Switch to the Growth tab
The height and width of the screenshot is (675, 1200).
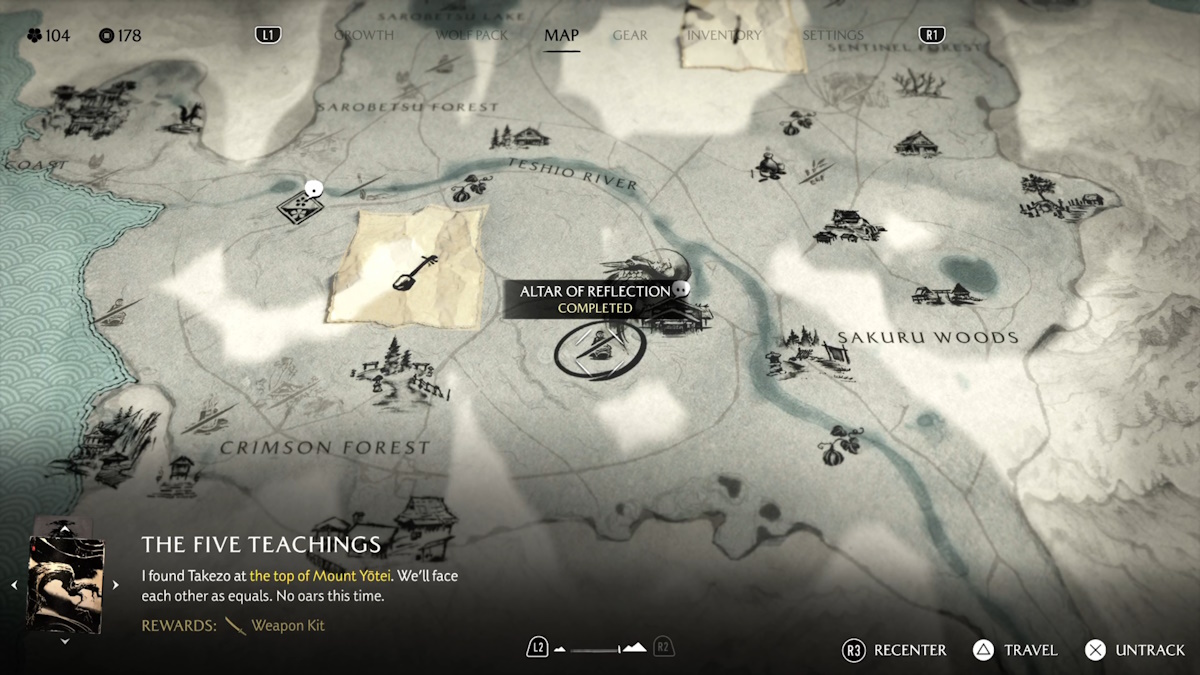pyautogui.click(x=363, y=35)
